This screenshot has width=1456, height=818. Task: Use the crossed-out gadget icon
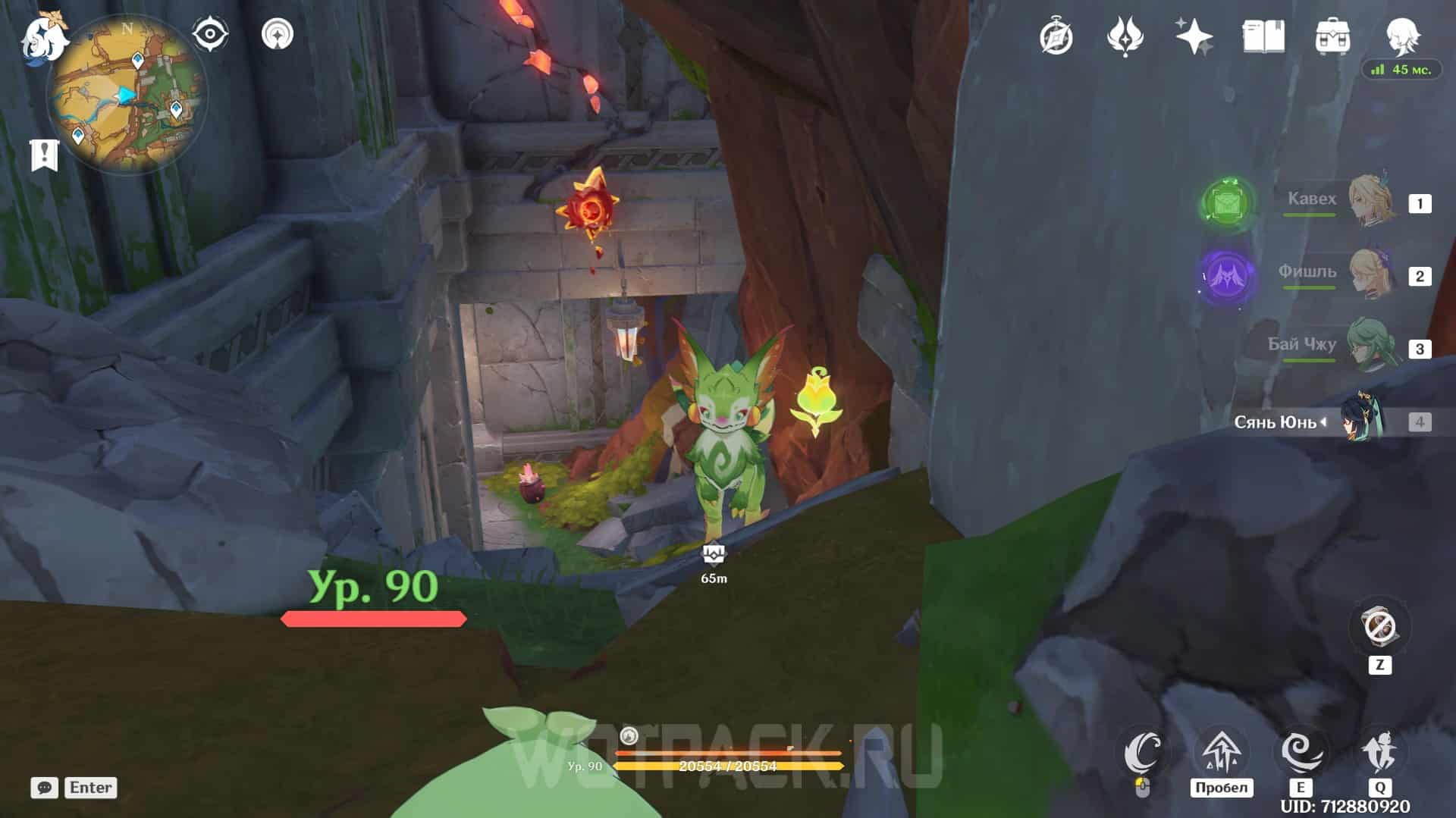(1379, 627)
